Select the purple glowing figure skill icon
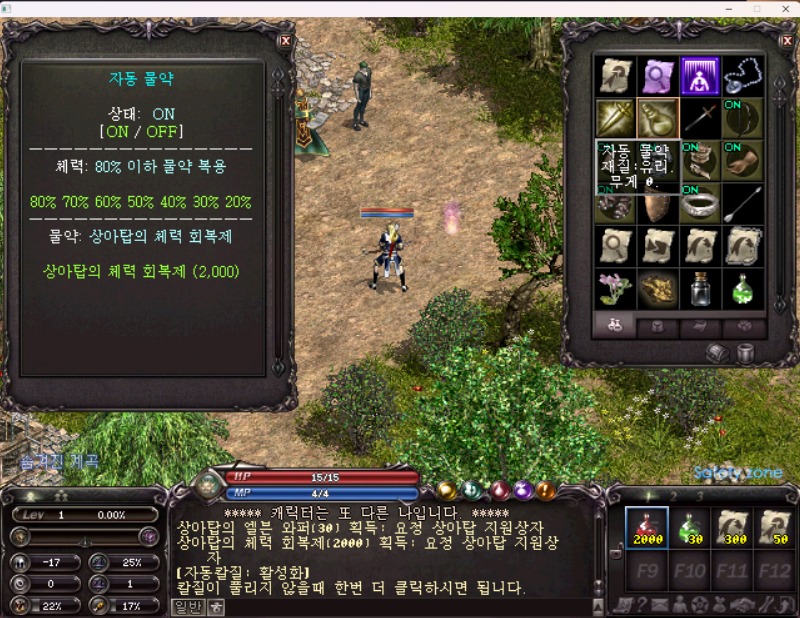The height and width of the screenshot is (618, 800). [700, 75]
